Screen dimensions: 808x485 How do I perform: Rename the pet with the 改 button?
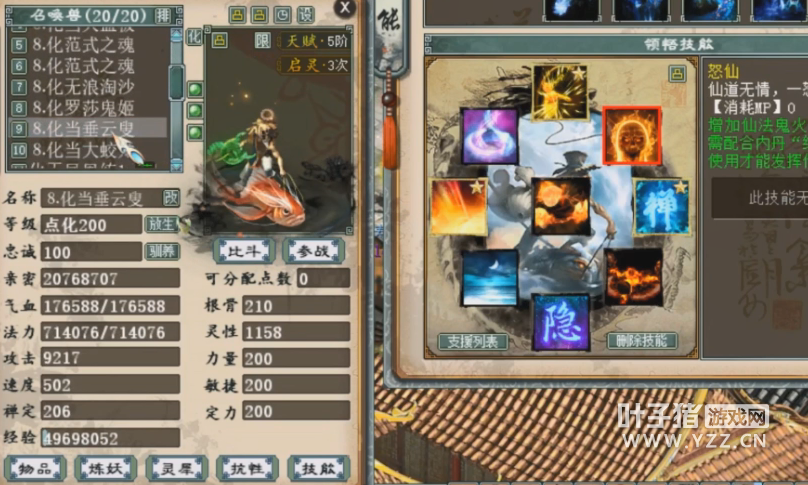pos(171,197)
